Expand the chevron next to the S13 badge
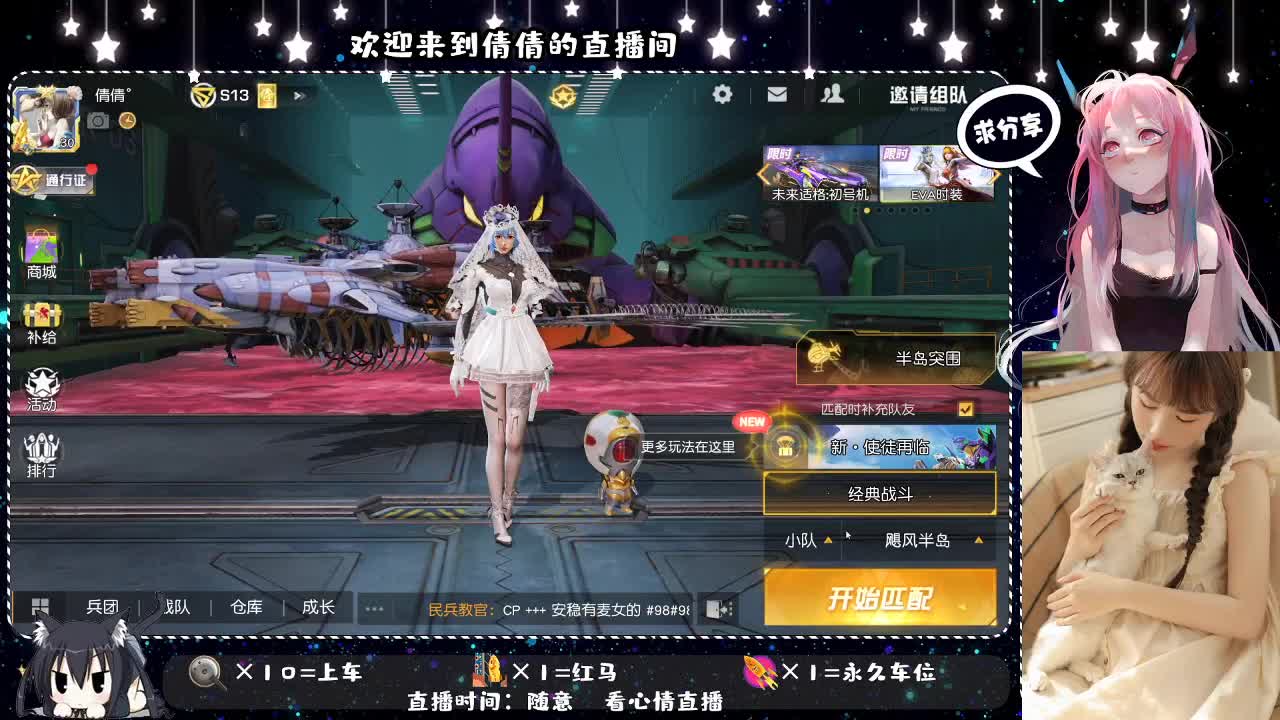The image size is (1280, 720). pos(297,95)
